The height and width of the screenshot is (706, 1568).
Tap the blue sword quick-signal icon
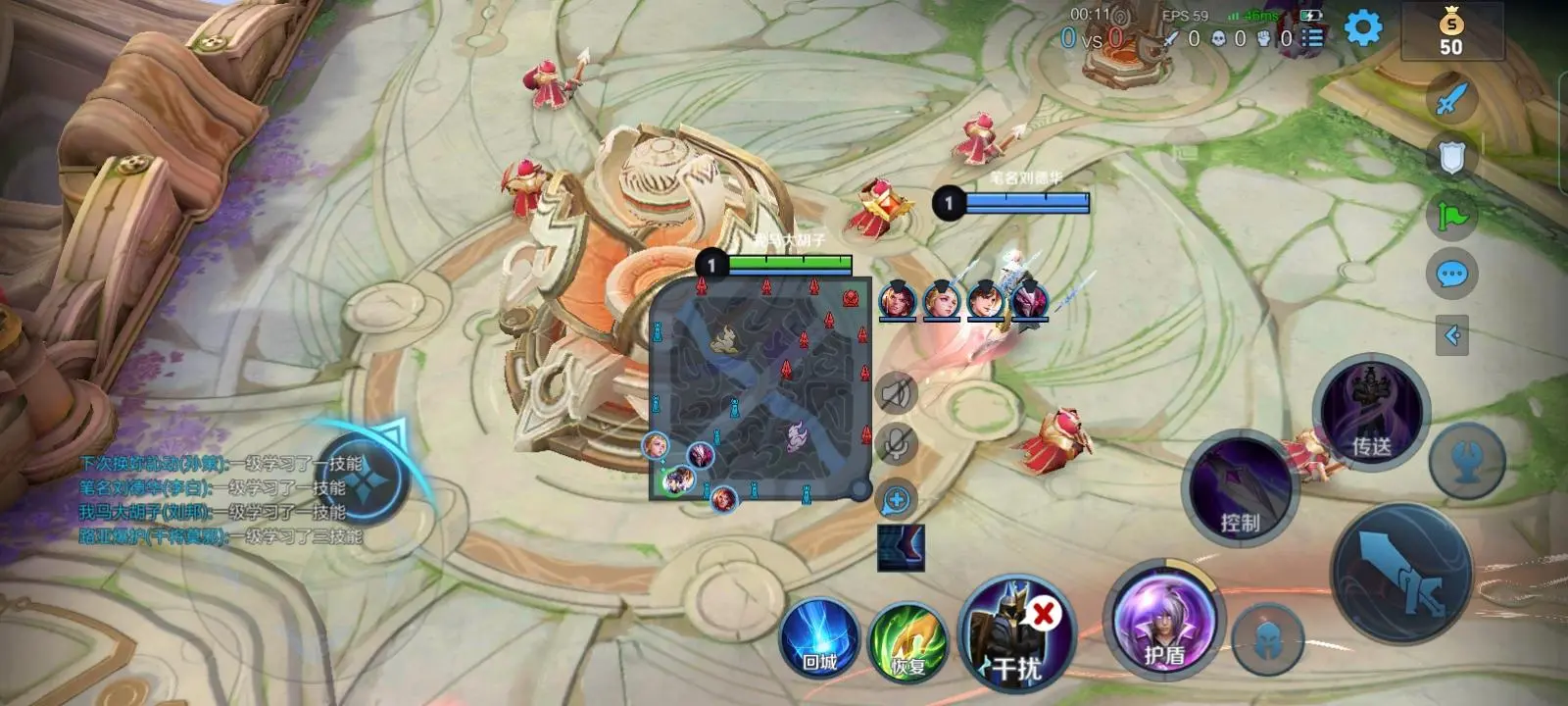pyautogui.click(x=1453, y=99)
